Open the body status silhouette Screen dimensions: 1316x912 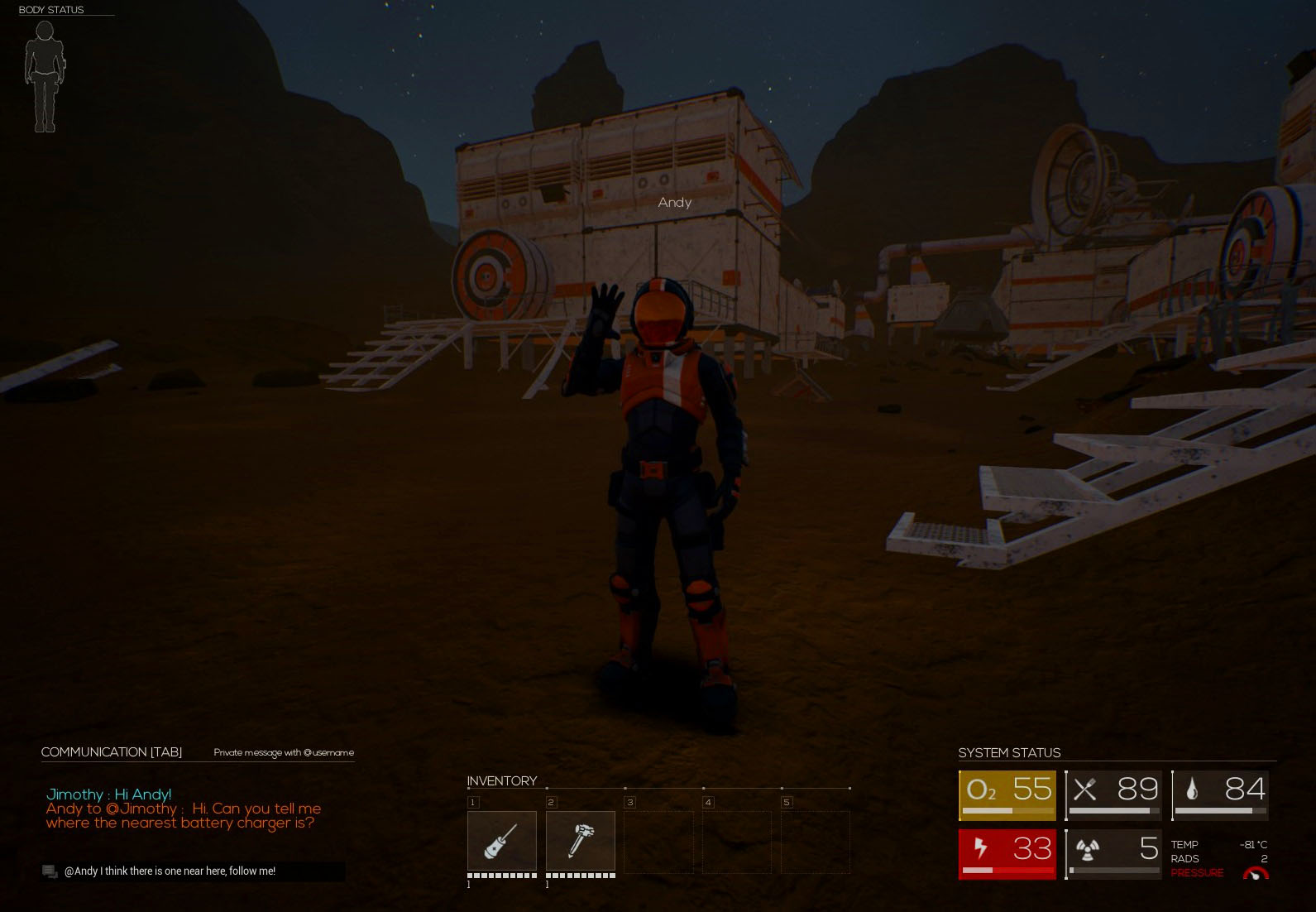click(x=45, y=76)
